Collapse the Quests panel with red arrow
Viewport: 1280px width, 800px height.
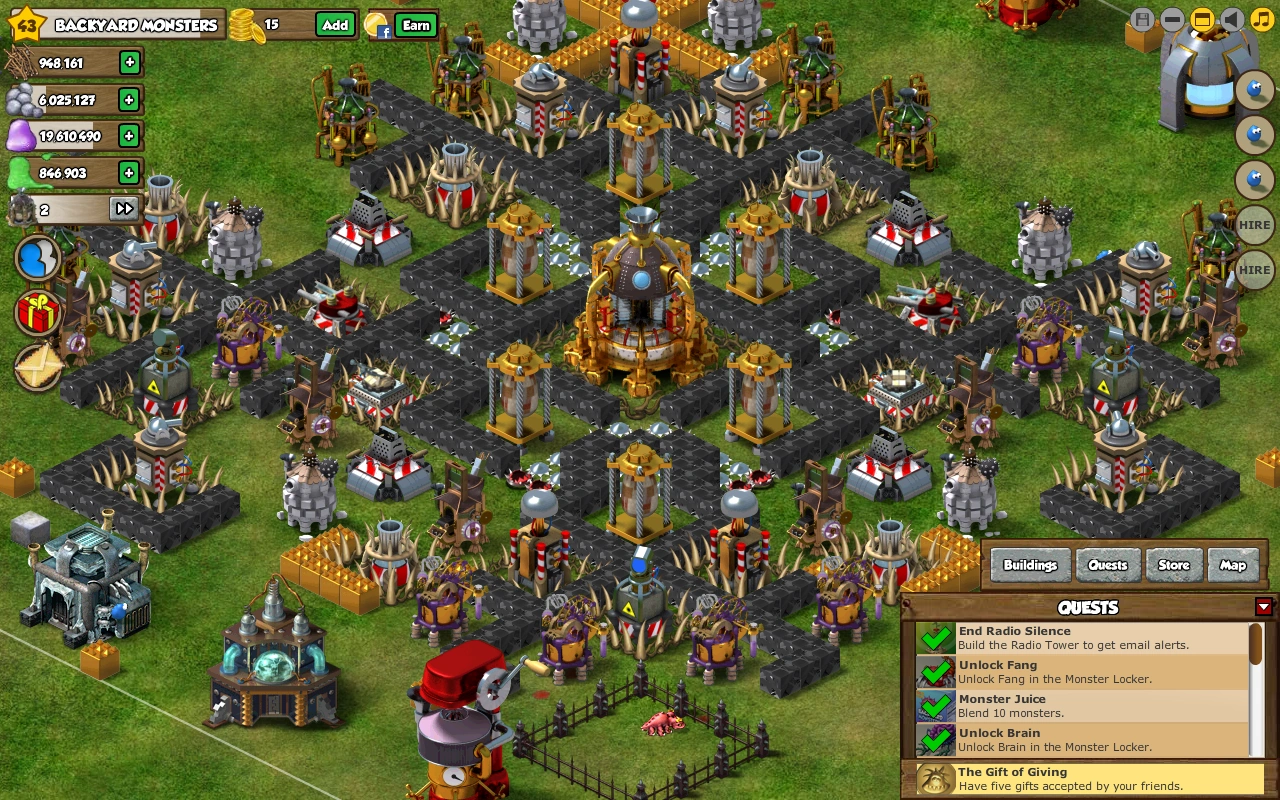(1264, 607)
